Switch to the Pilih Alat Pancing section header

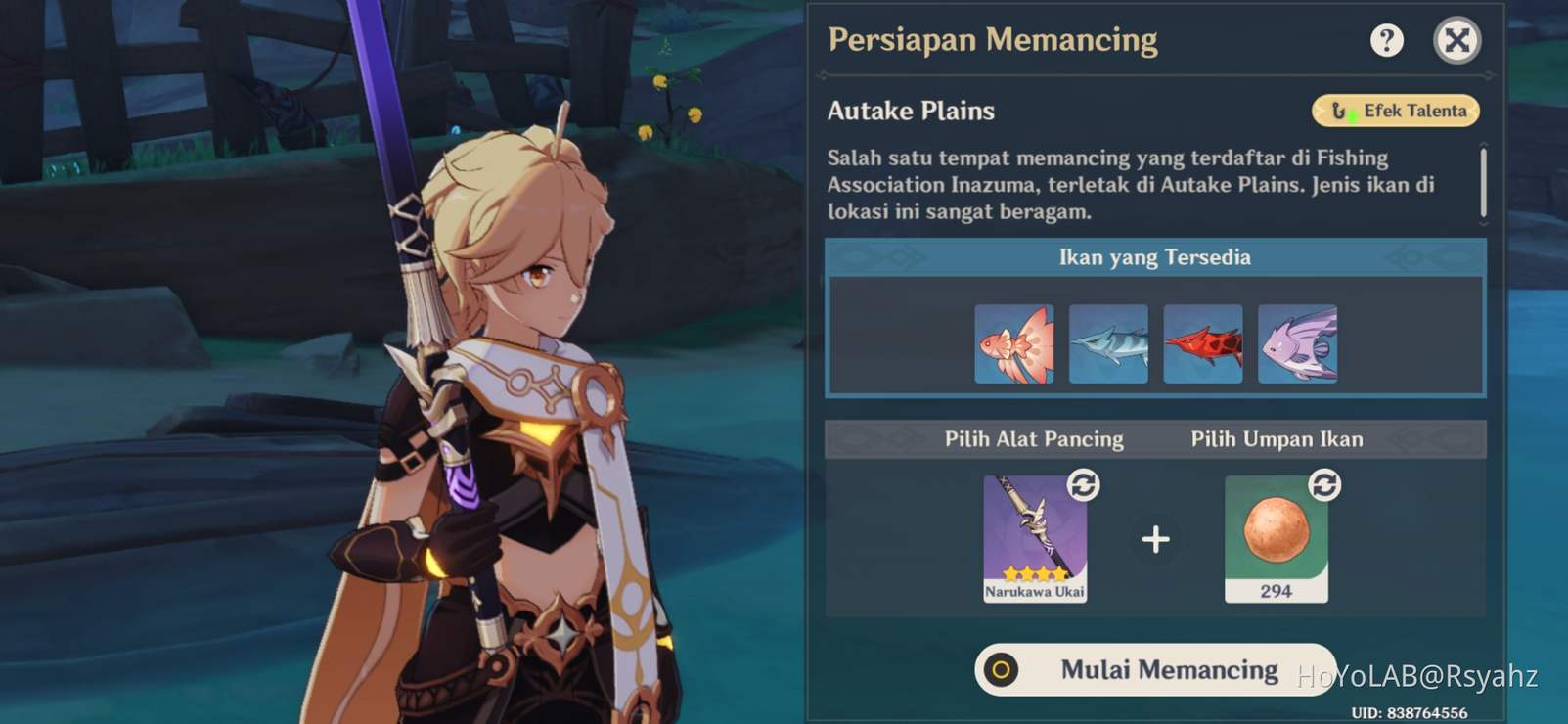coord(1033,439)
